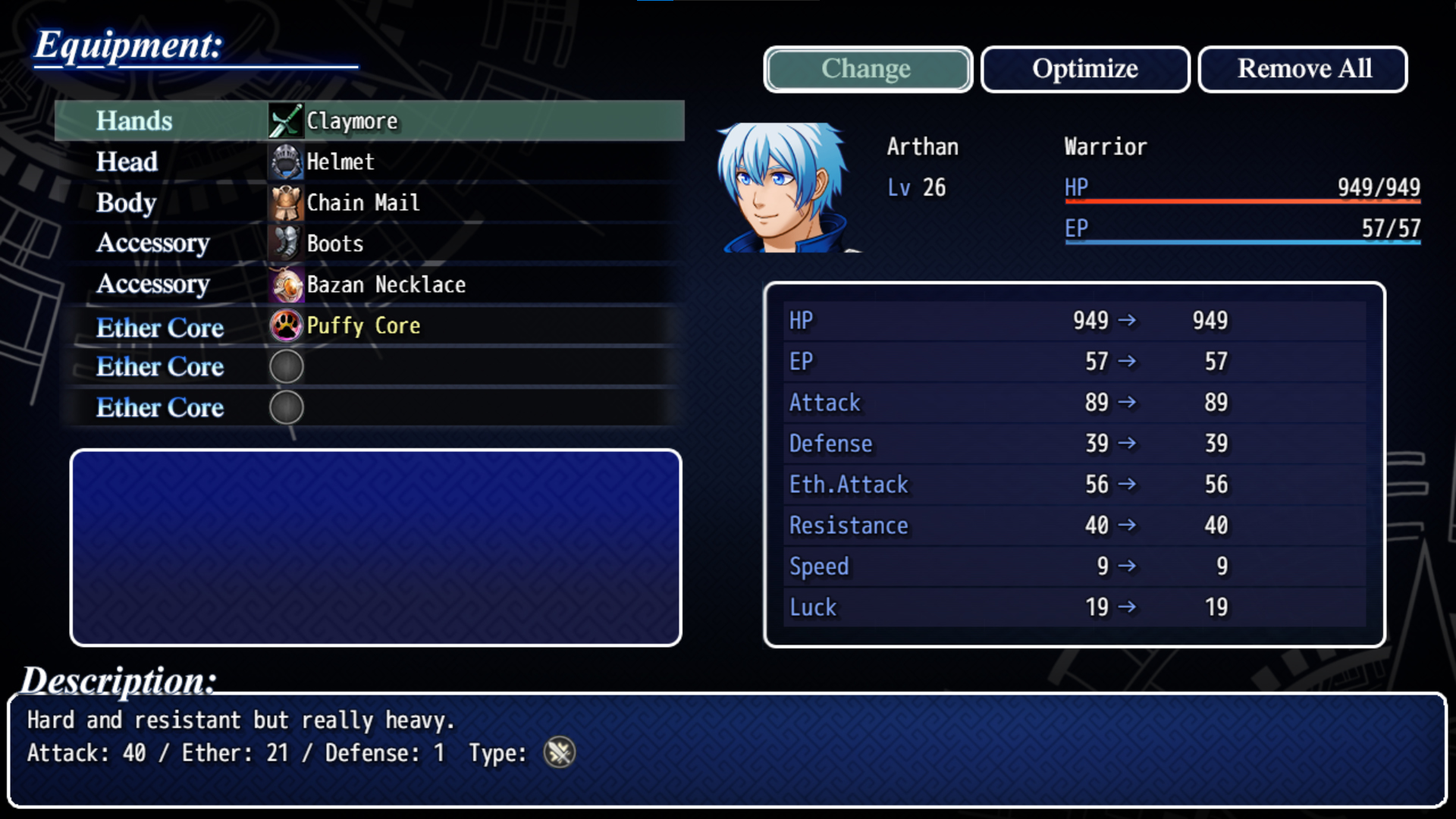
Task: Open the Body slot with Chain Mail
Action: click(x=370, y=203)
